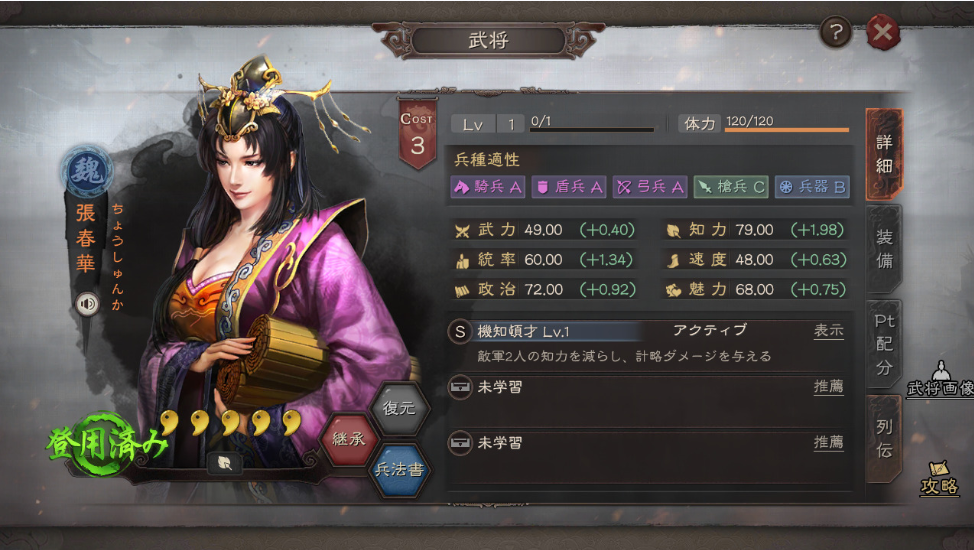
Task: Open the blue 兵法書 button
Action: (x=400, y=469)
